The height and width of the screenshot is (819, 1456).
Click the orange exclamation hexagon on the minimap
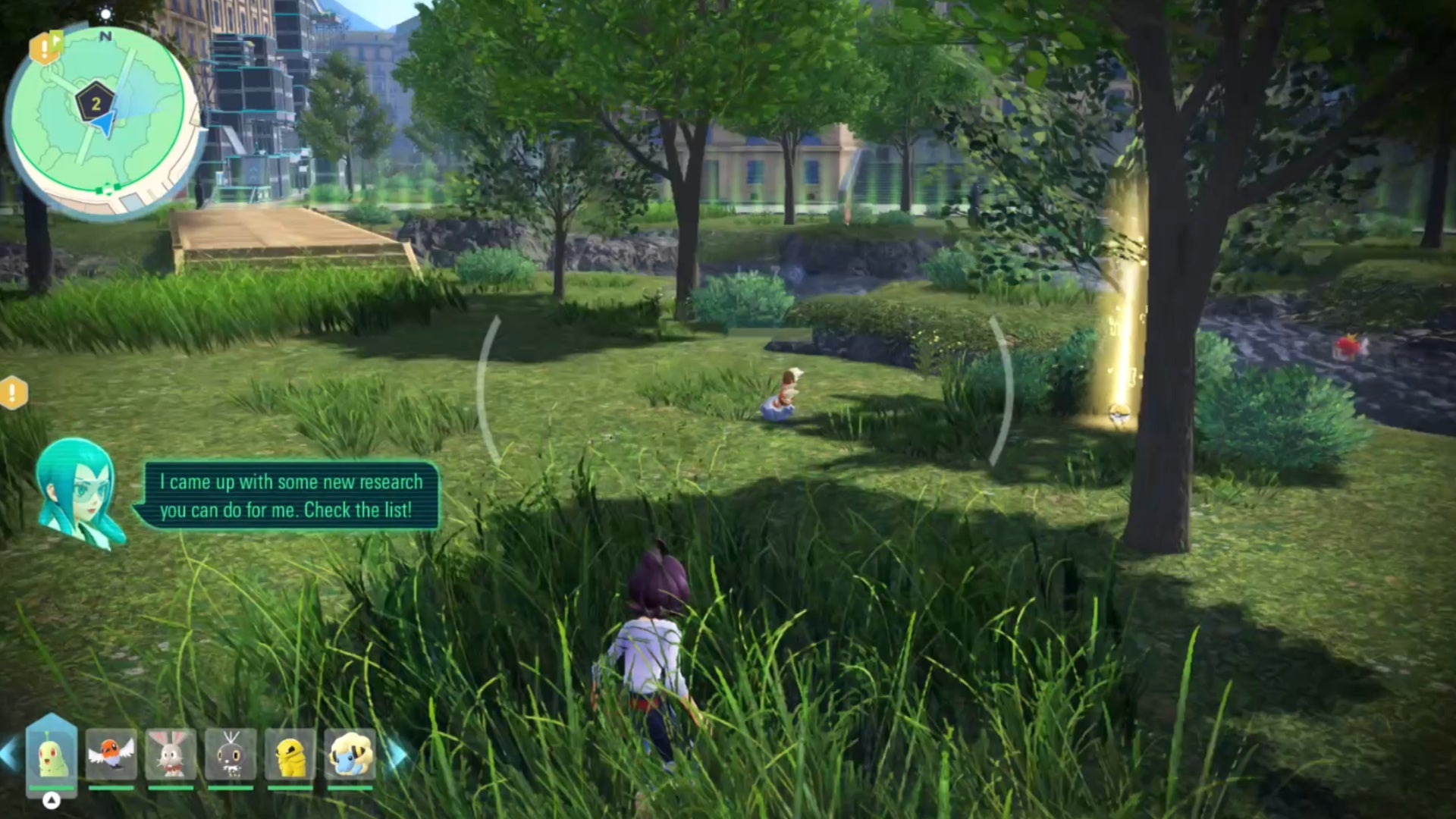click(x=45, y=50)
